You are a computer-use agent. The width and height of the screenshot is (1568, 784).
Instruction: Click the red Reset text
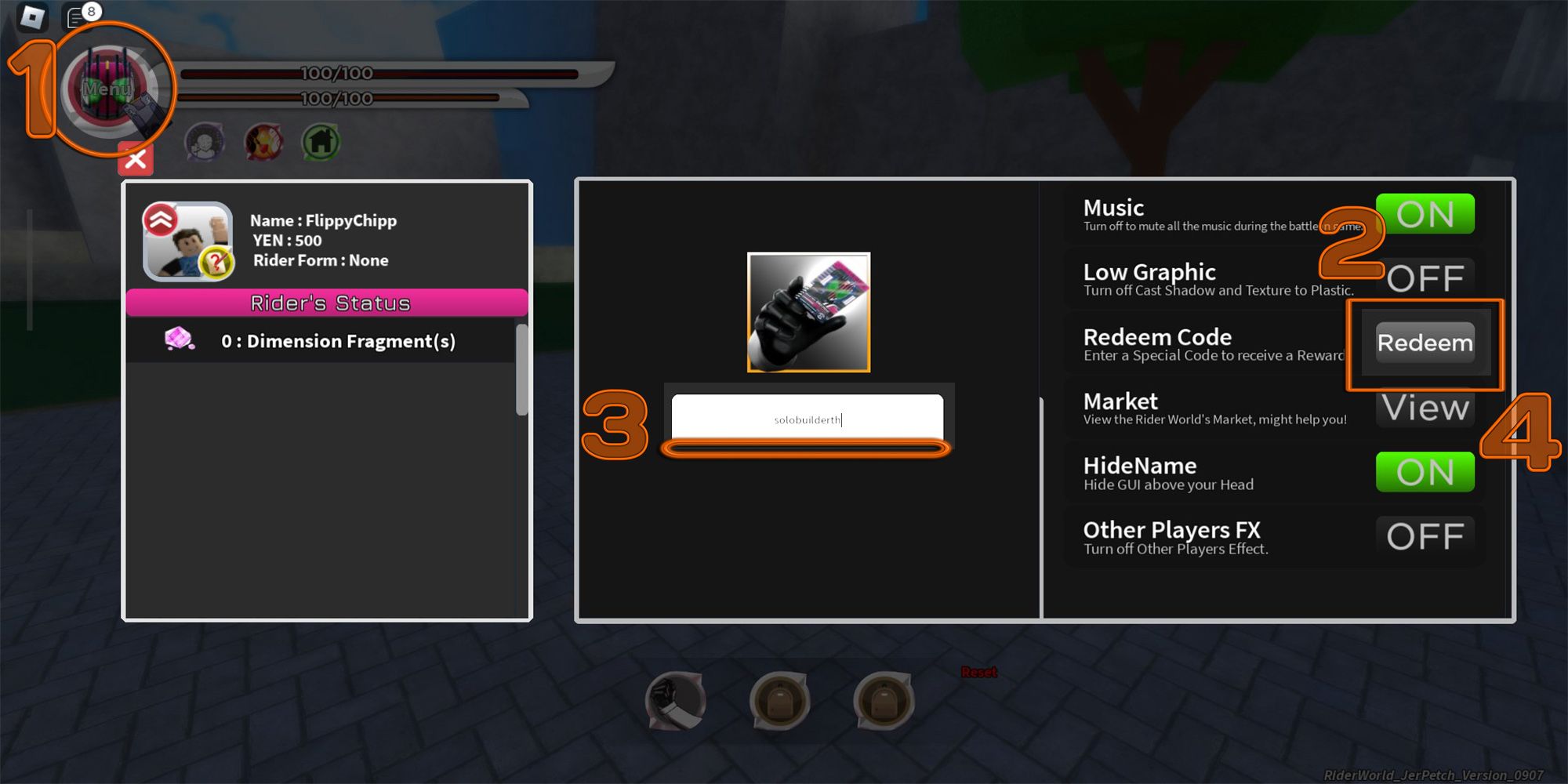point(978,672)
